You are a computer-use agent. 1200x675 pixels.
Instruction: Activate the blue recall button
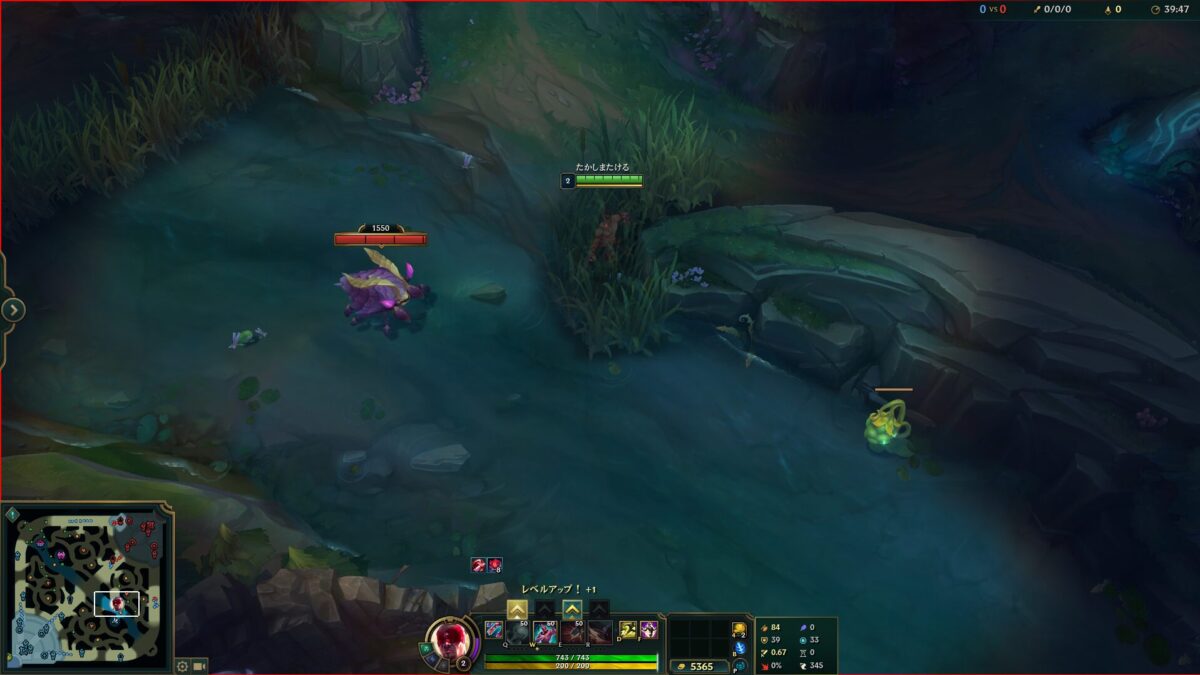pyautogui.click(x=739, y=649)
